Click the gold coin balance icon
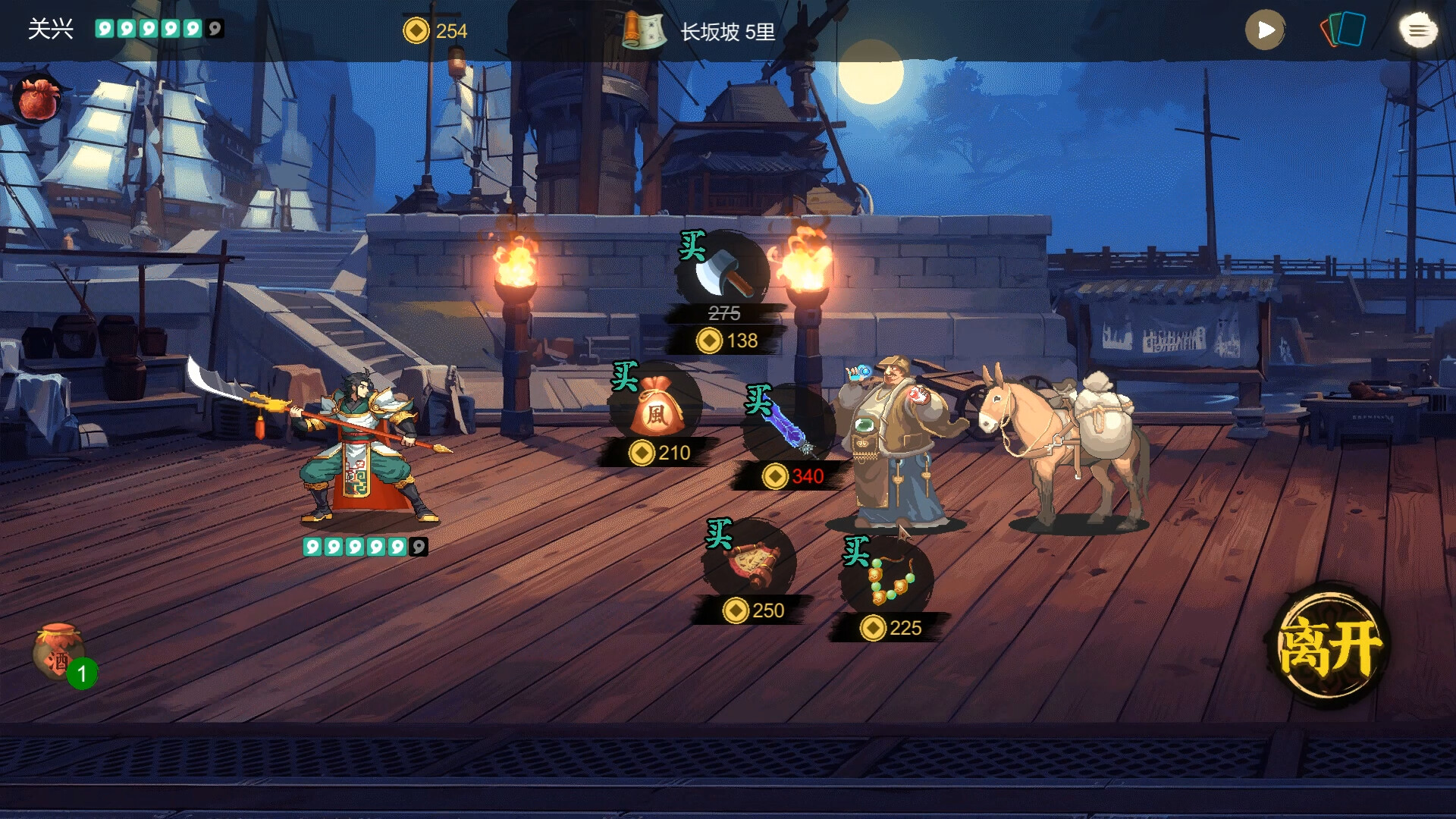 416,32
